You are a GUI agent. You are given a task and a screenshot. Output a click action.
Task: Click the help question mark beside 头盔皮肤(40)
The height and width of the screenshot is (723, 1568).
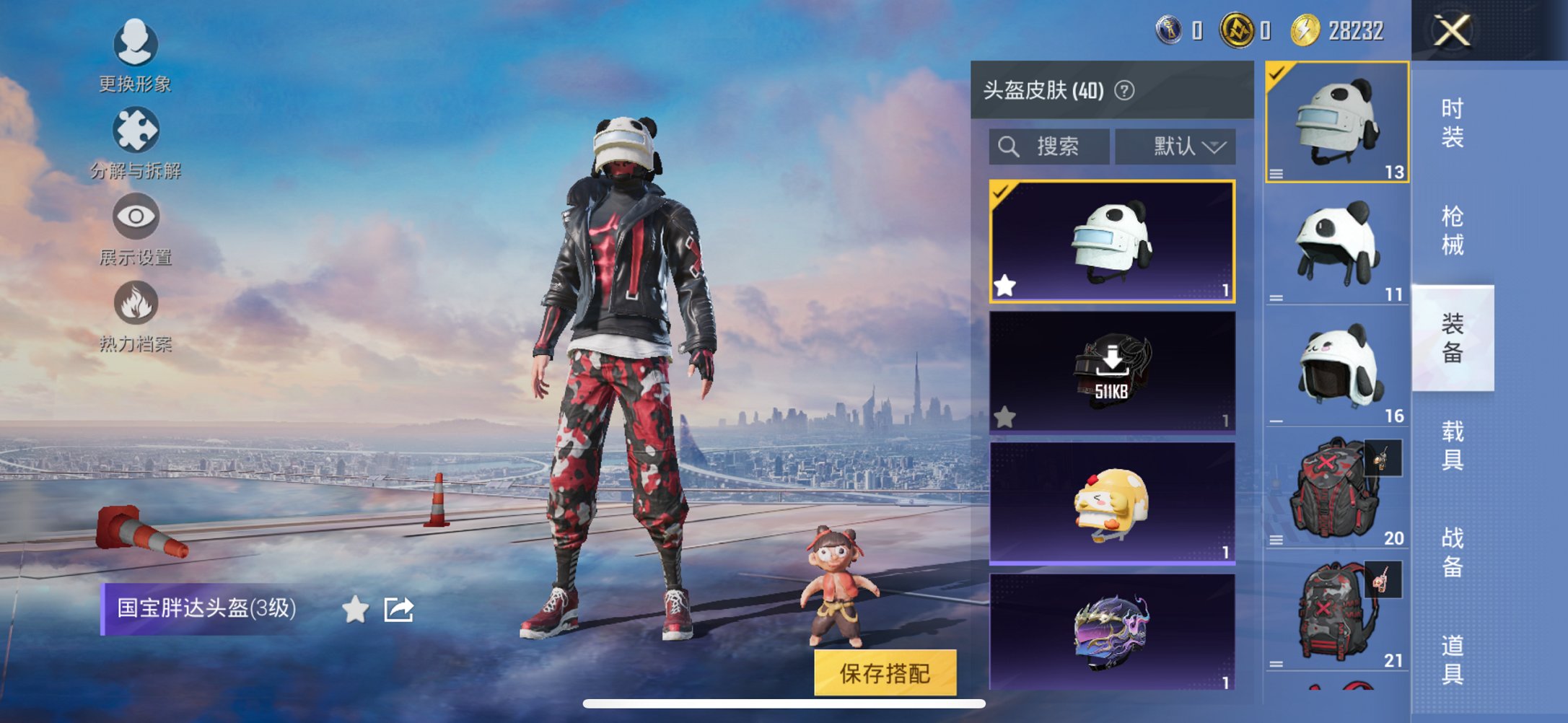(x=1124, y=91)
